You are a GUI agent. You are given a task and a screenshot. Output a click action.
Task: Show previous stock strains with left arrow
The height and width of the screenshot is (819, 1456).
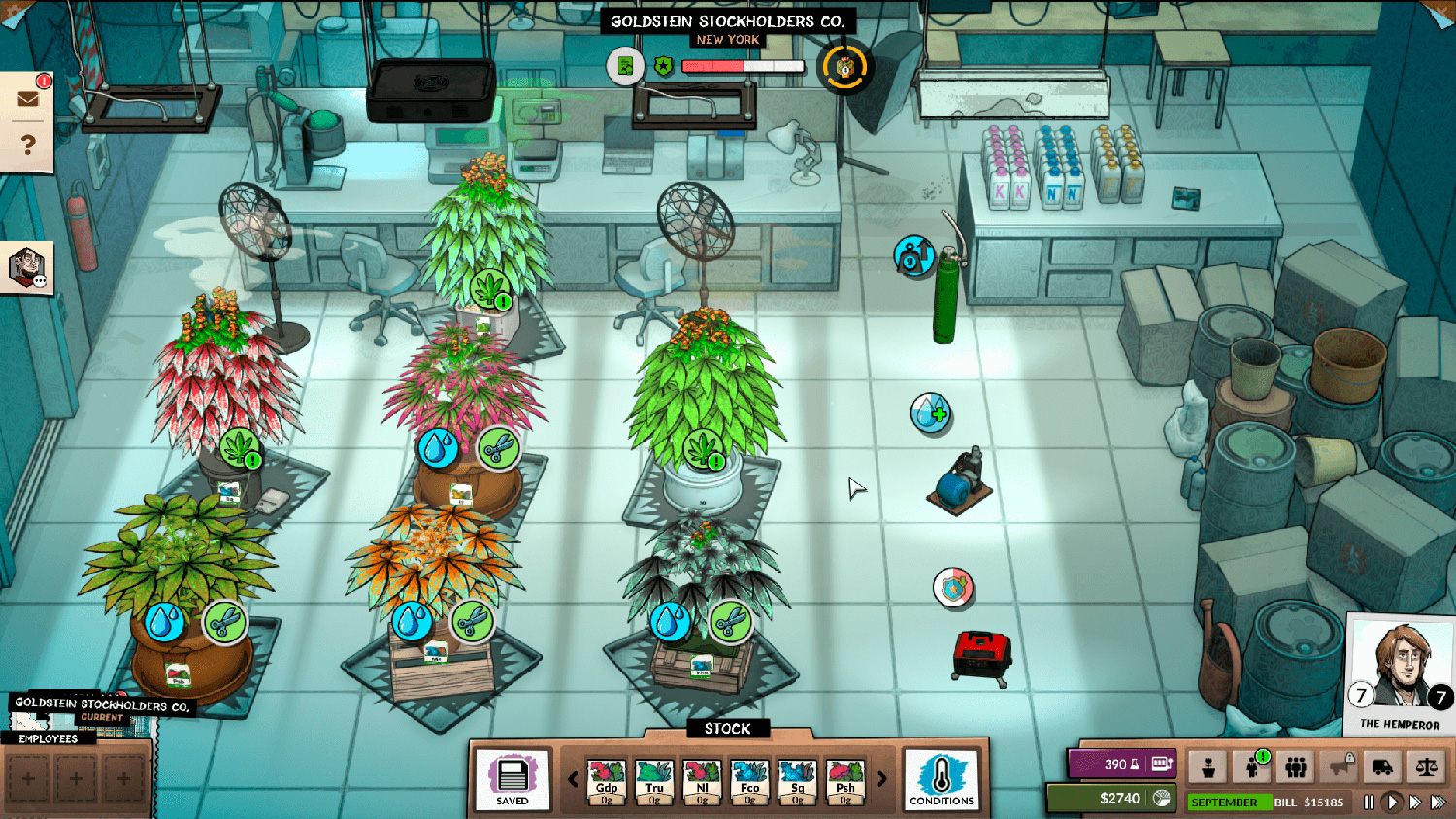click(x=573, y=778)
